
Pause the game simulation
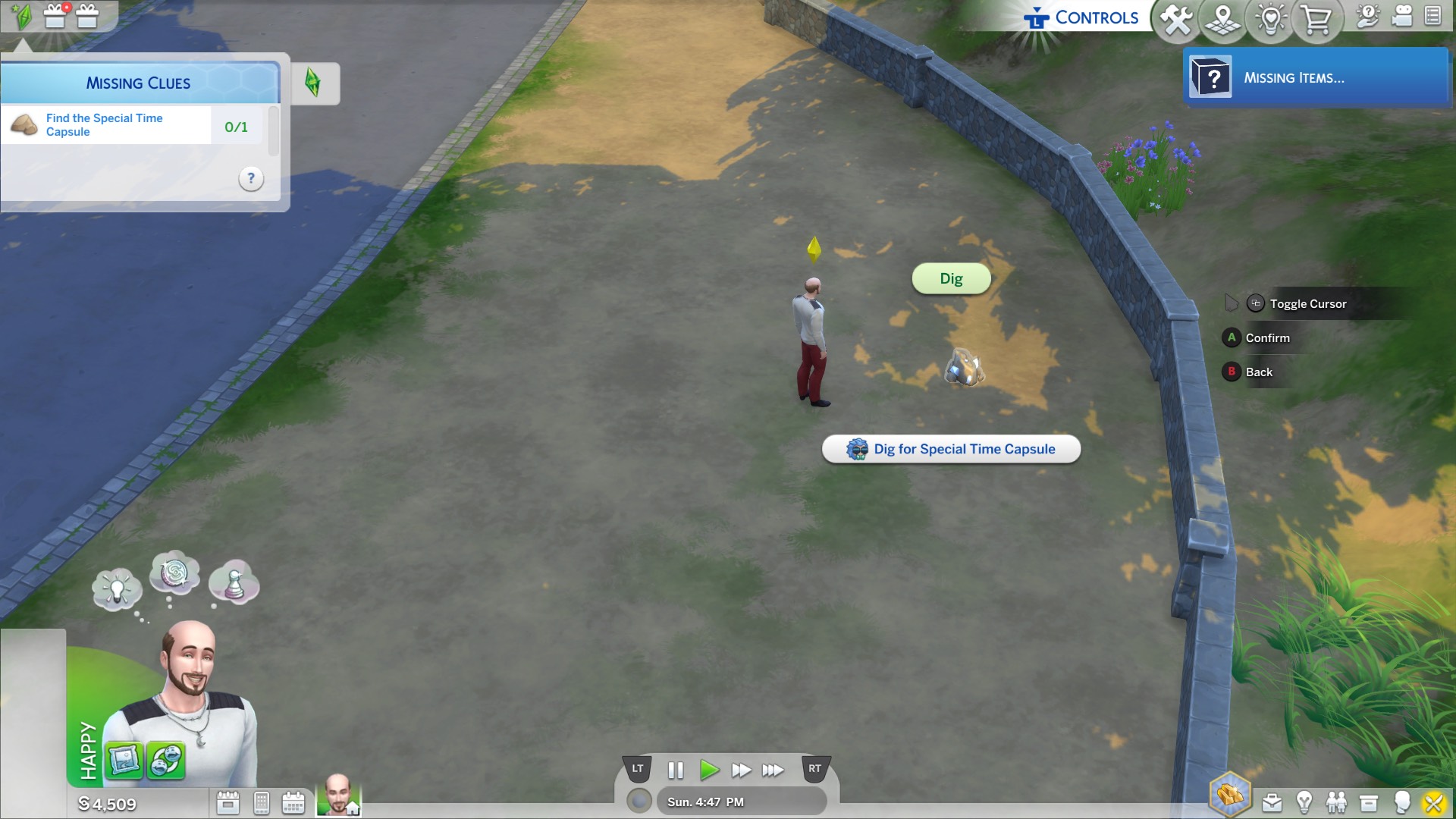(x=674, y=770)
